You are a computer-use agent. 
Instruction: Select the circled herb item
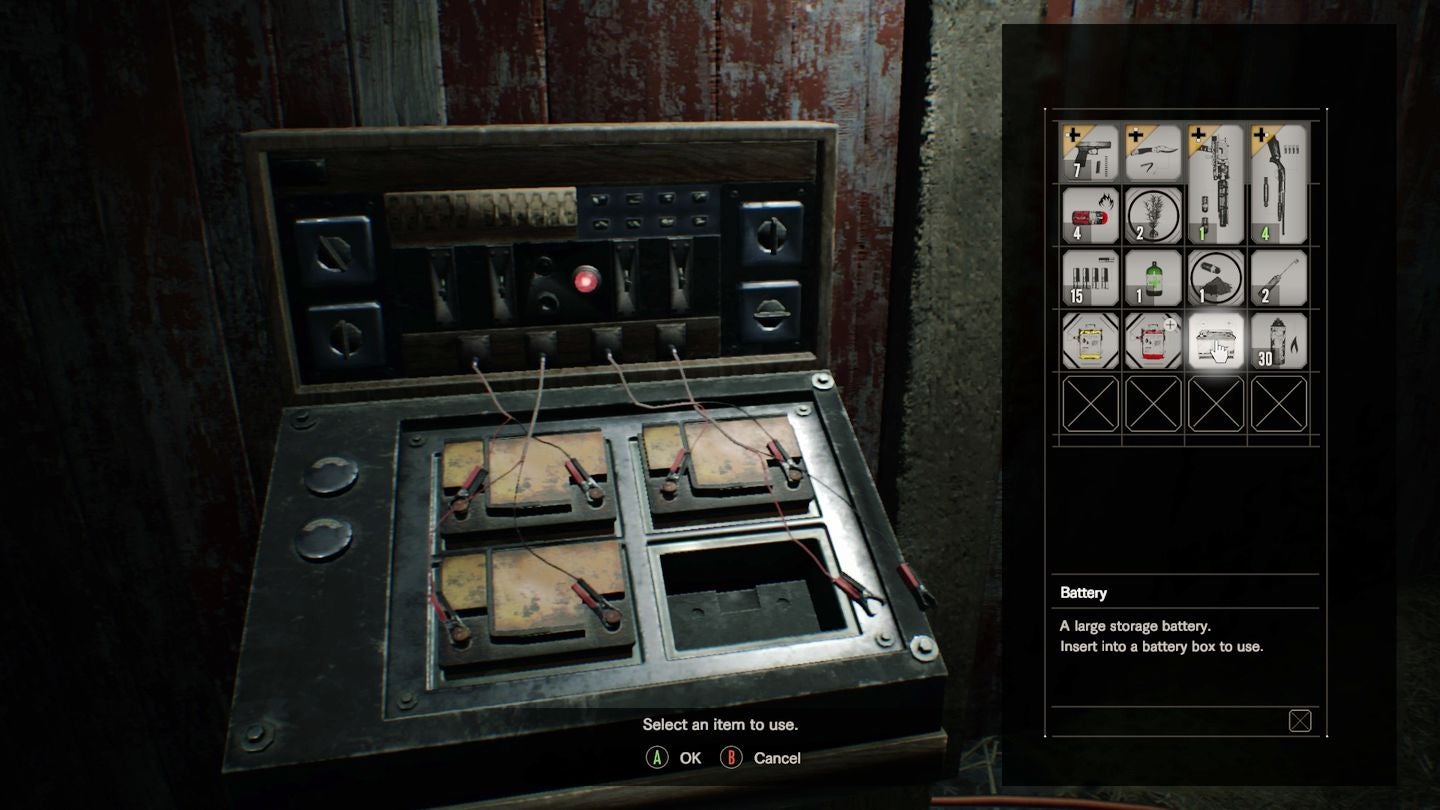click(1152, 217)
